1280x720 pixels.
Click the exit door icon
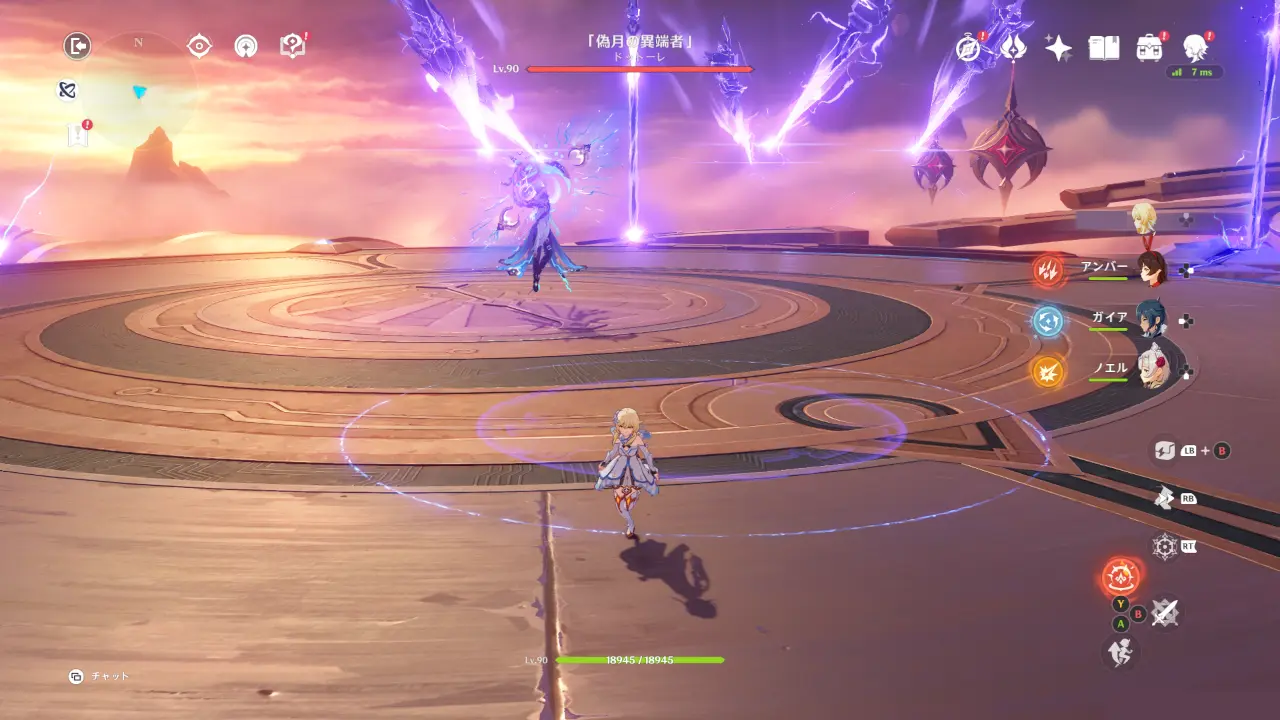tap(77, 45)
